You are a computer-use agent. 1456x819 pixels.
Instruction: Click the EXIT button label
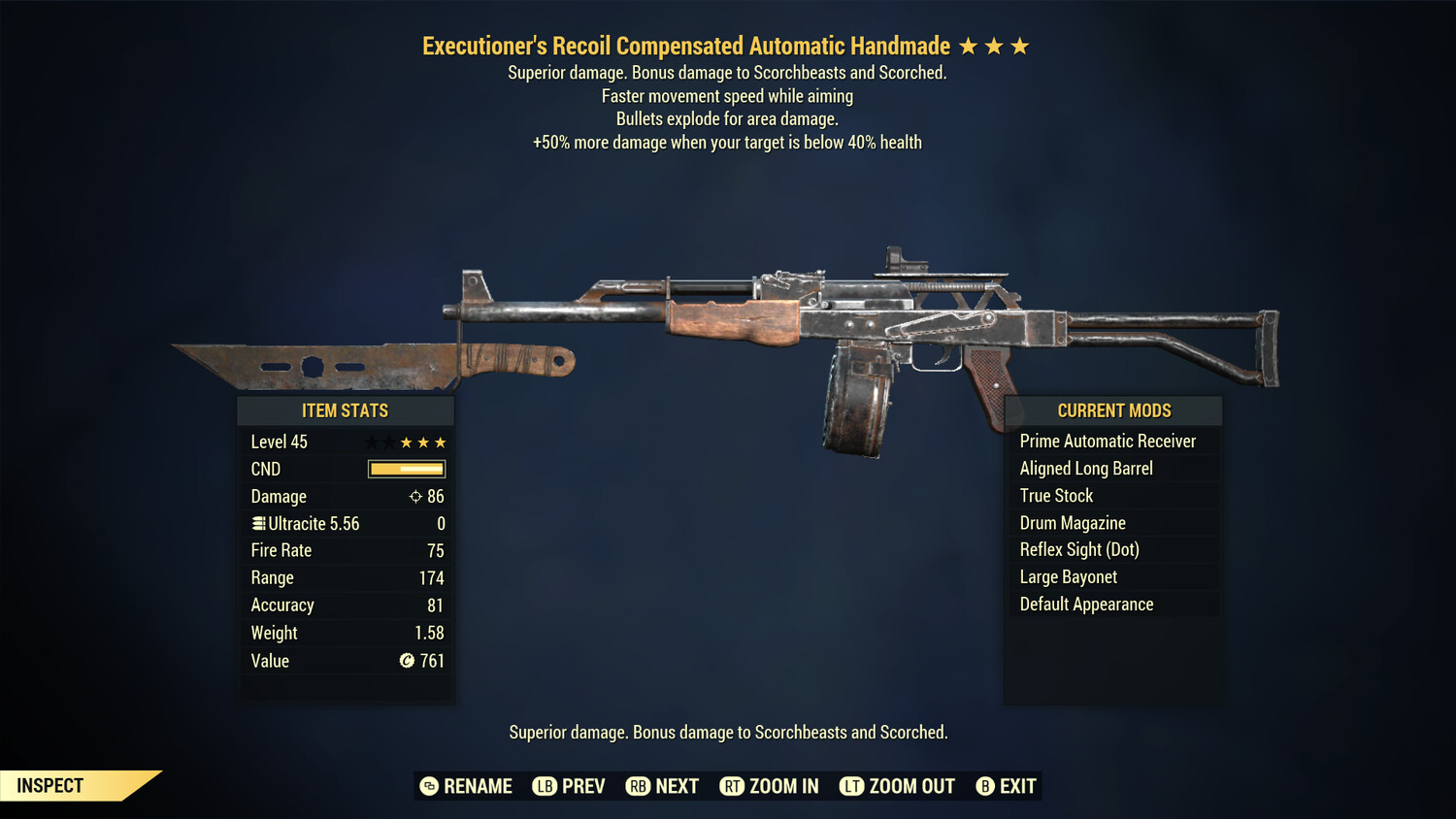click(x=1017, y=786)
